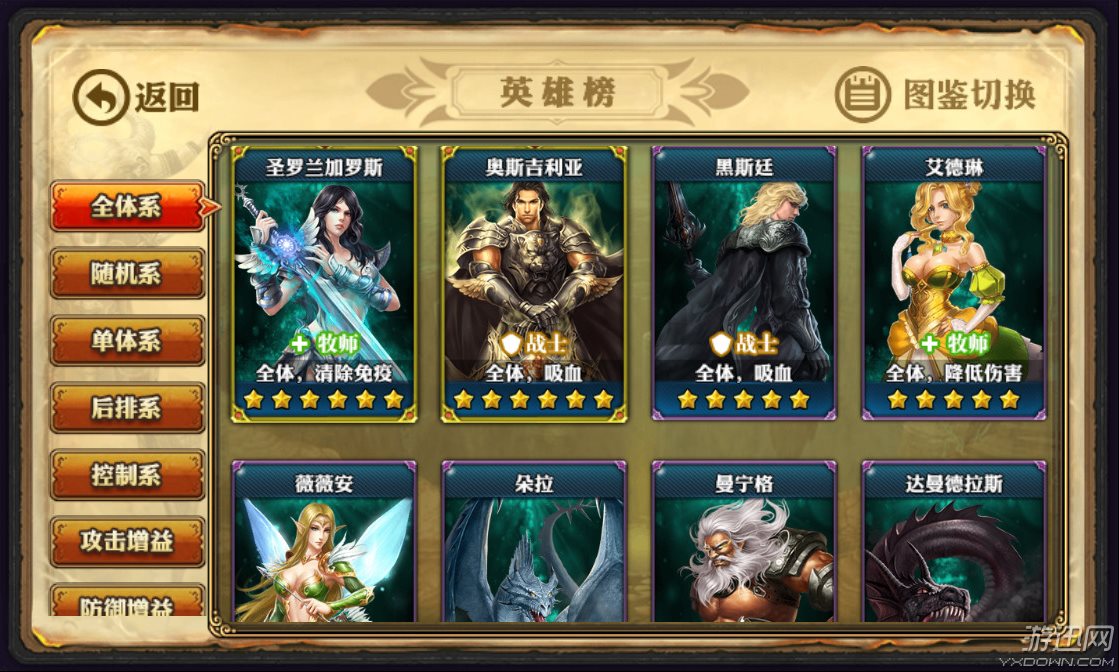Viewport: 1119px width, 672px height.
Task: Open the 控制系 category tab
Action: pos(127,475)
